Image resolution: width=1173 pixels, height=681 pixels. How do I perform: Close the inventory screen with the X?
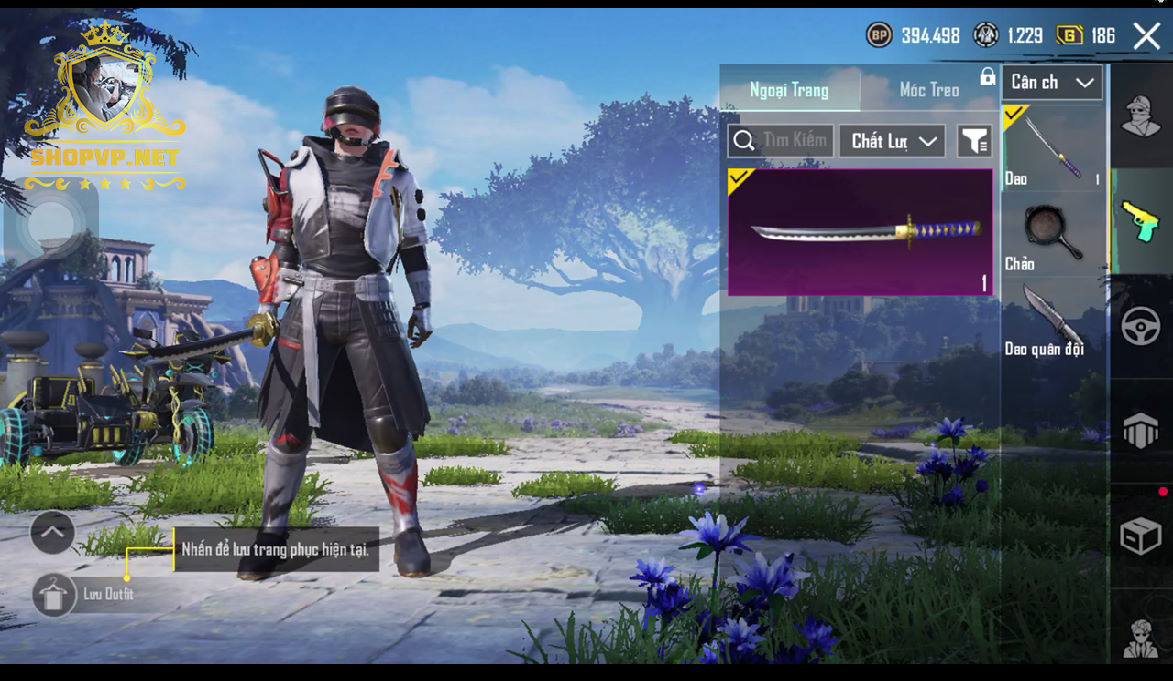(1146, 37)
